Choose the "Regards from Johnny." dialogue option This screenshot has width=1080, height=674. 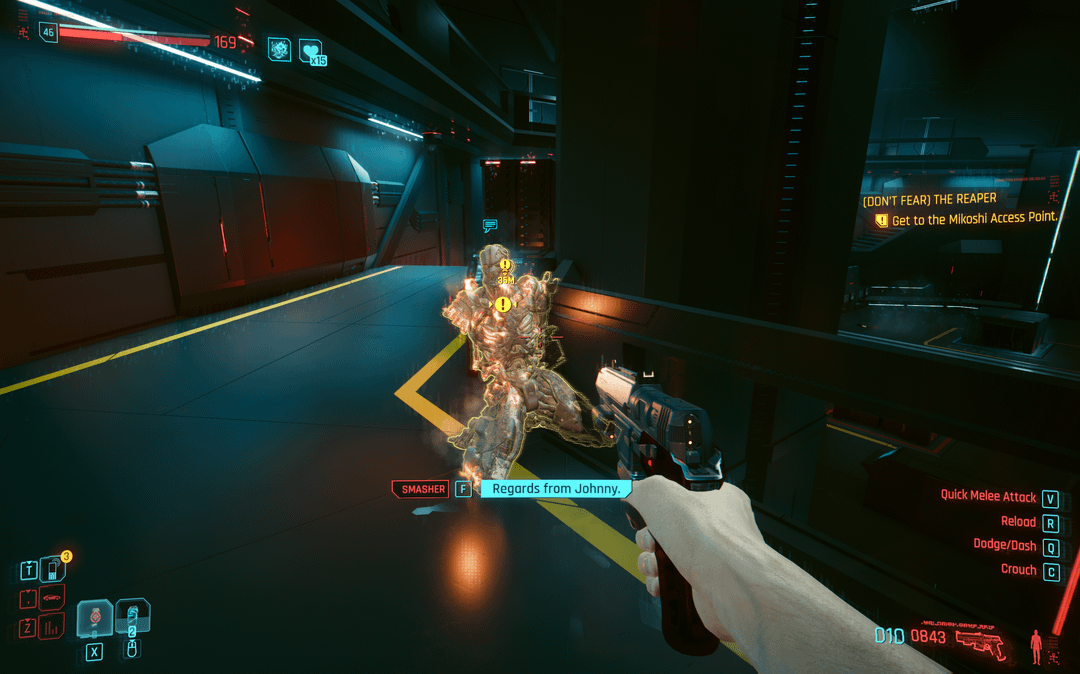(557, 489)
